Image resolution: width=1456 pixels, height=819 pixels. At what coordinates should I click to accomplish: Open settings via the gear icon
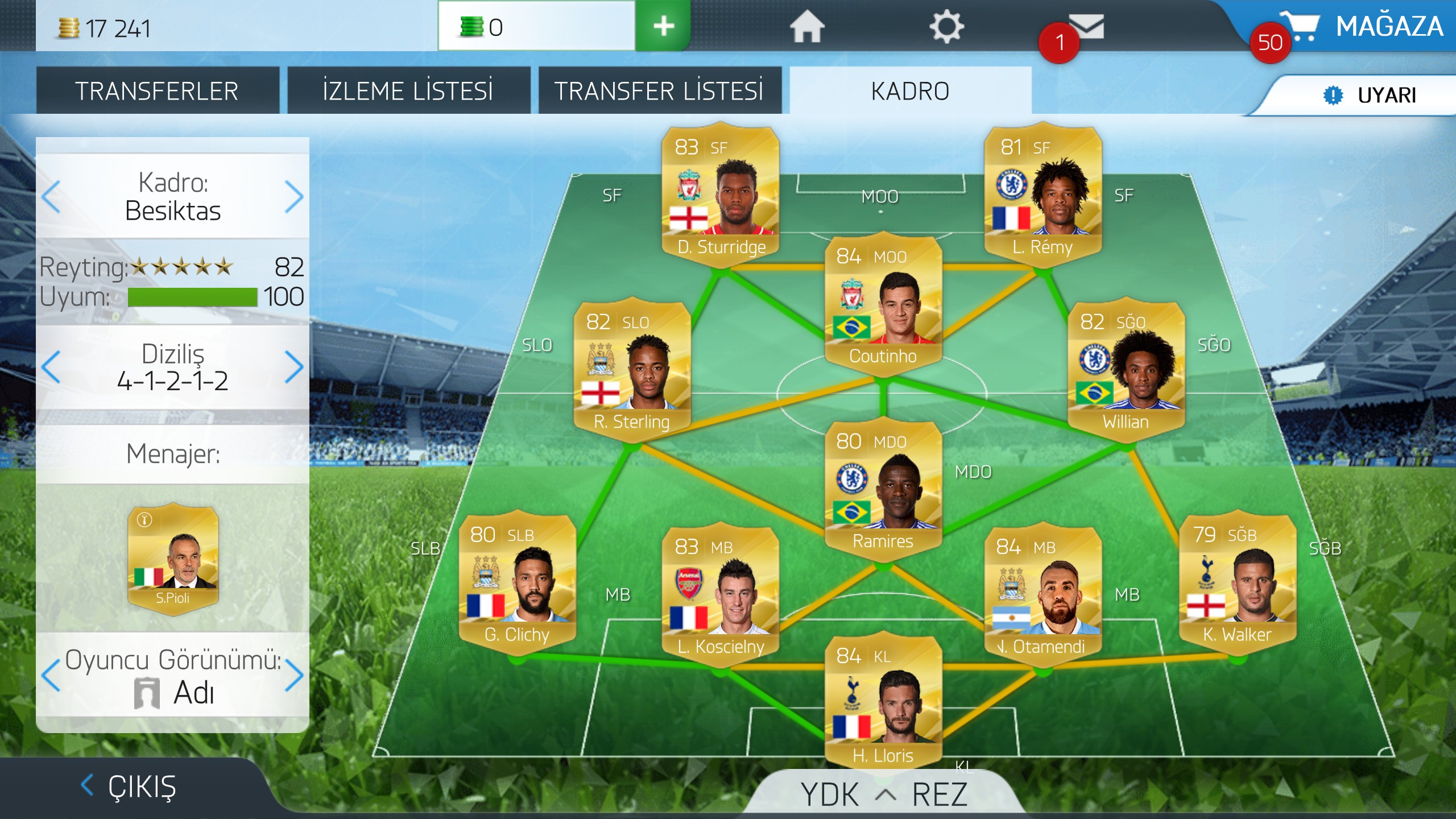point(946,27)
